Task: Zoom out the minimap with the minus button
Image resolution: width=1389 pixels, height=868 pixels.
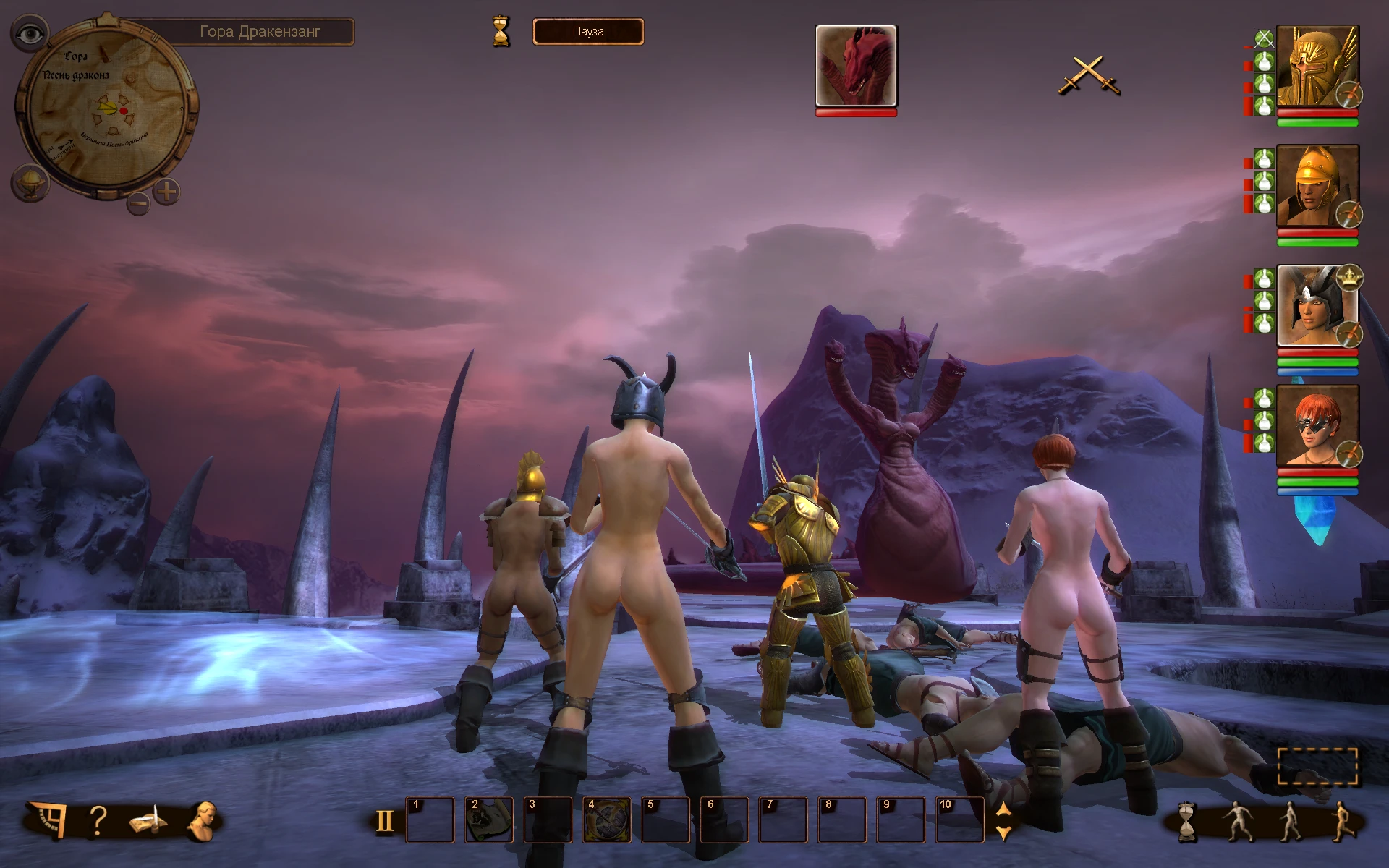Action: 140,205
